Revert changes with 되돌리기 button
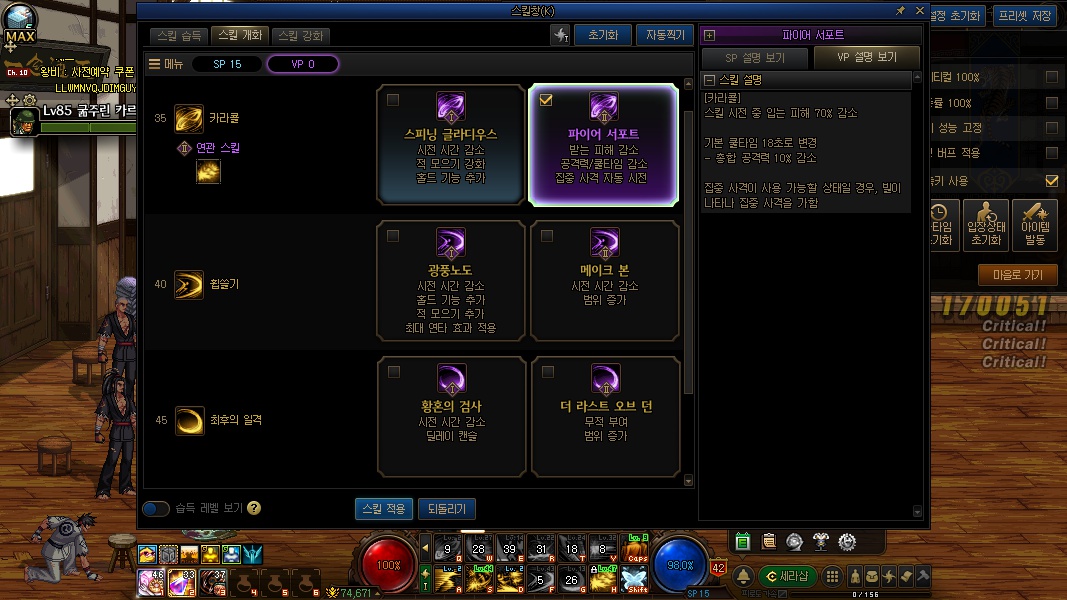Image resolution: width=1067 pixels, height=600 pixels. point(446,509)
